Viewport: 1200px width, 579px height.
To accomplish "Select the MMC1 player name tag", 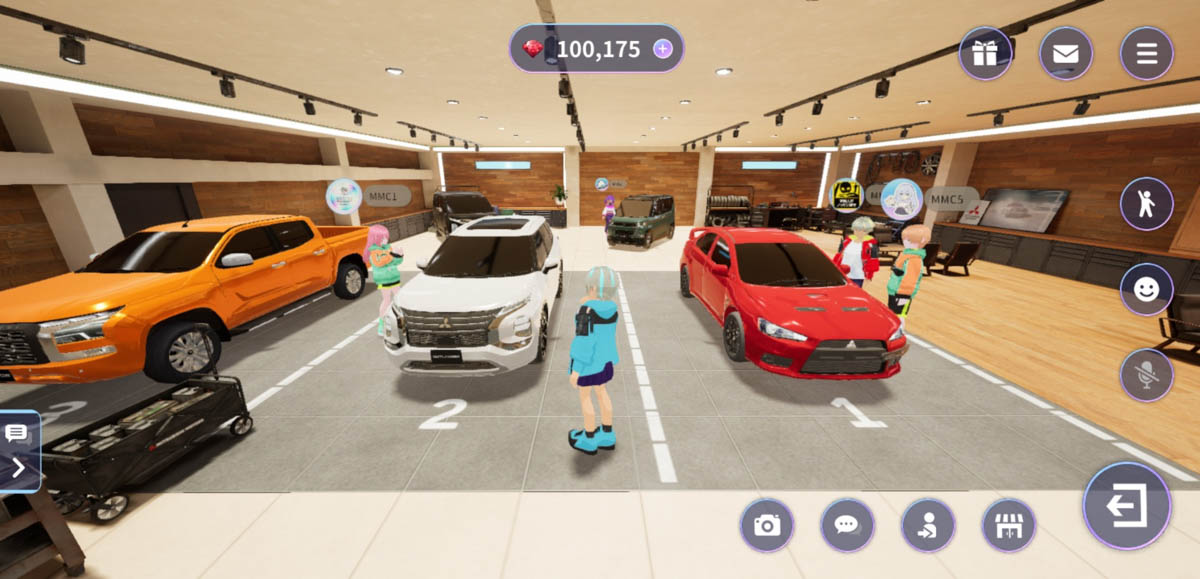I will point(385,196).
